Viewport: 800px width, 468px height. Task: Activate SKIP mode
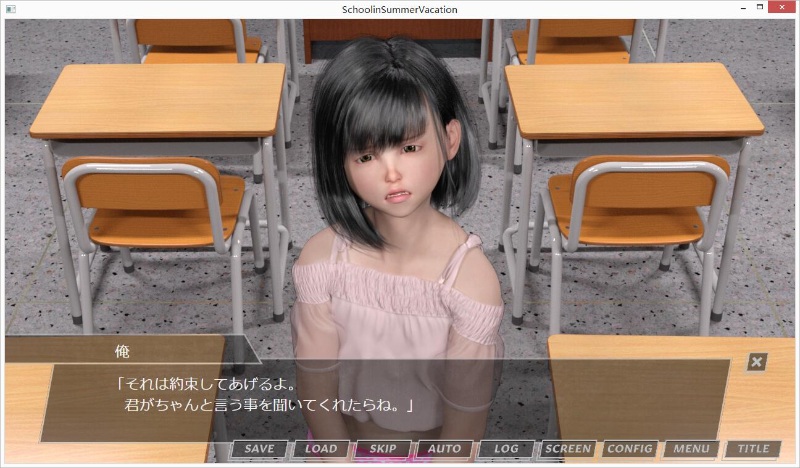pyautogui.click(x=382, y=450)
